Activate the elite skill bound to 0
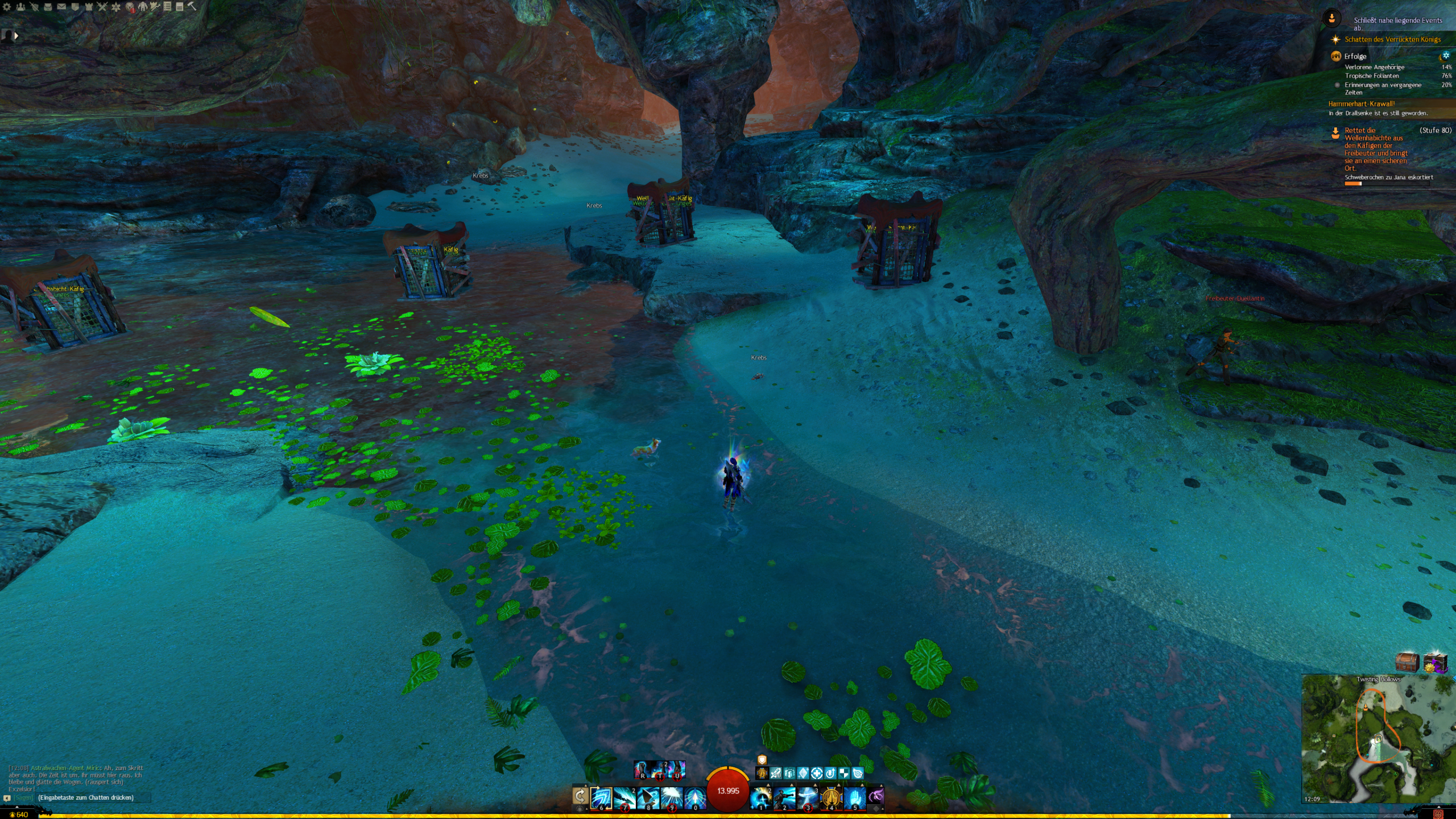Image resolution: width=1456 pixels, height=819 pixels. tap(694, 797)
